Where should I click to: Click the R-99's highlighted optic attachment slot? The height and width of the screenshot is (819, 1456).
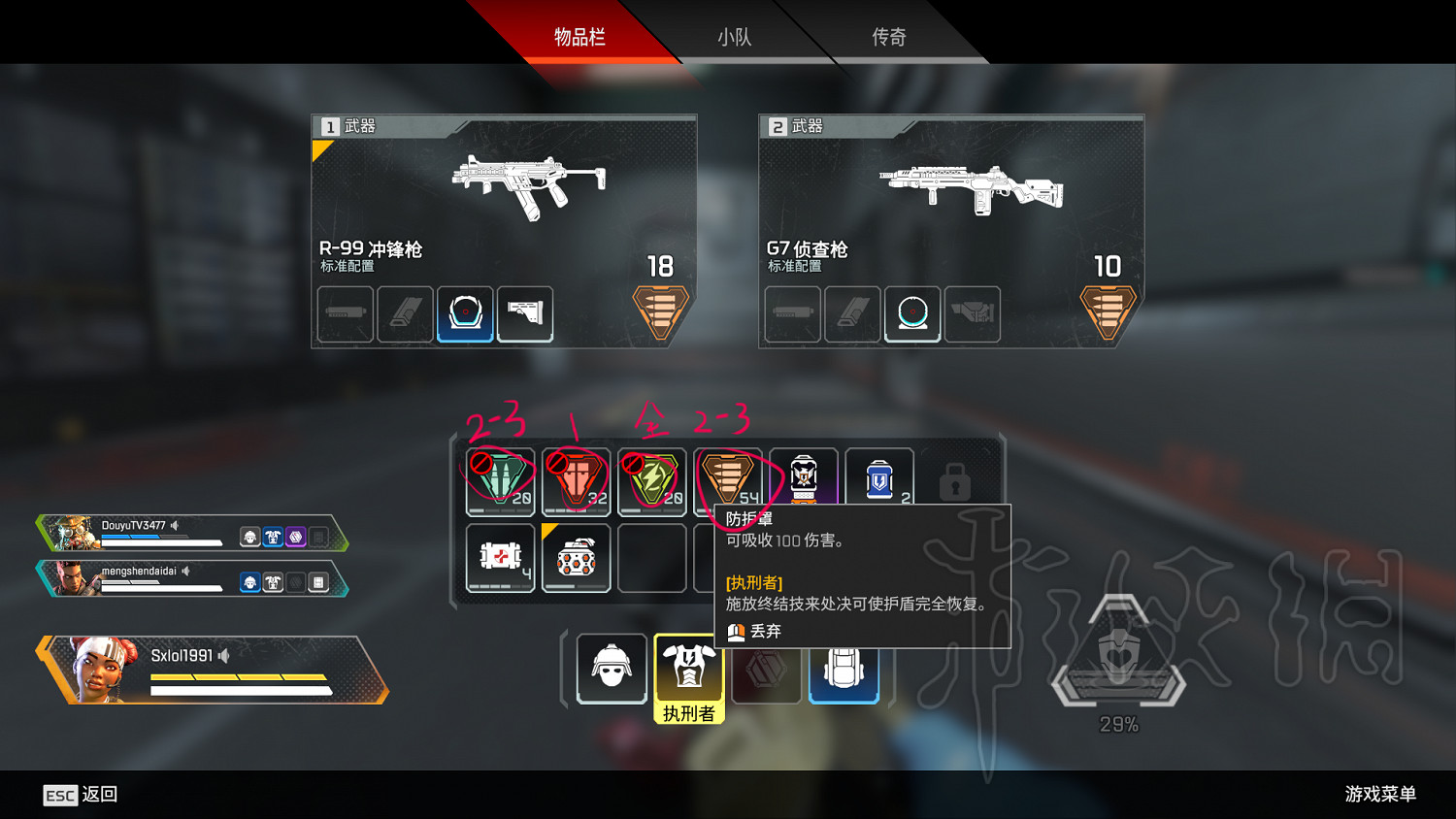click(465, 312)
